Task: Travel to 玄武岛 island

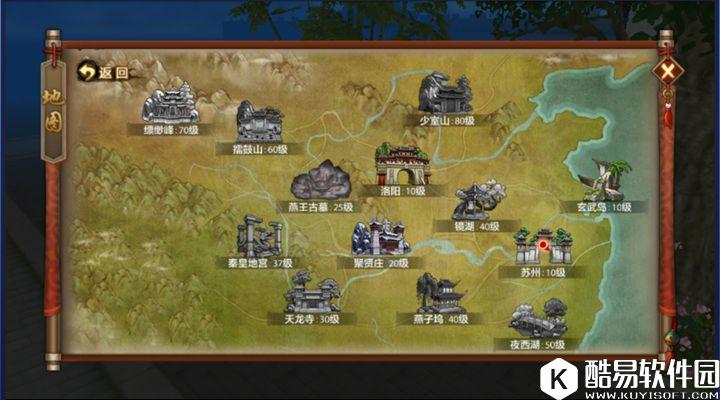Action: pyautogui.click(x=604, y=183)
